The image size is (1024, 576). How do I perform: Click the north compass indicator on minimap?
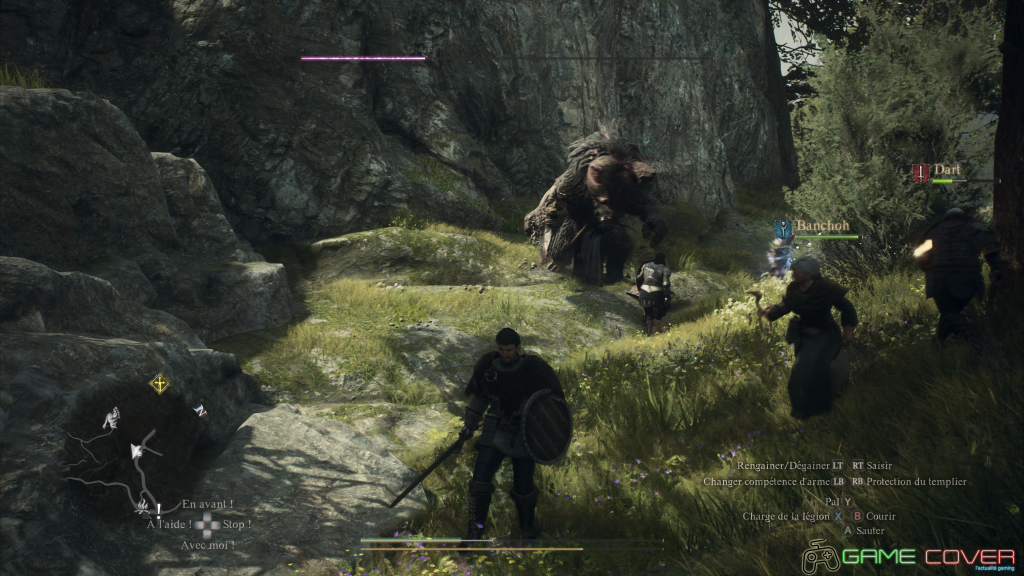[200, 410]
